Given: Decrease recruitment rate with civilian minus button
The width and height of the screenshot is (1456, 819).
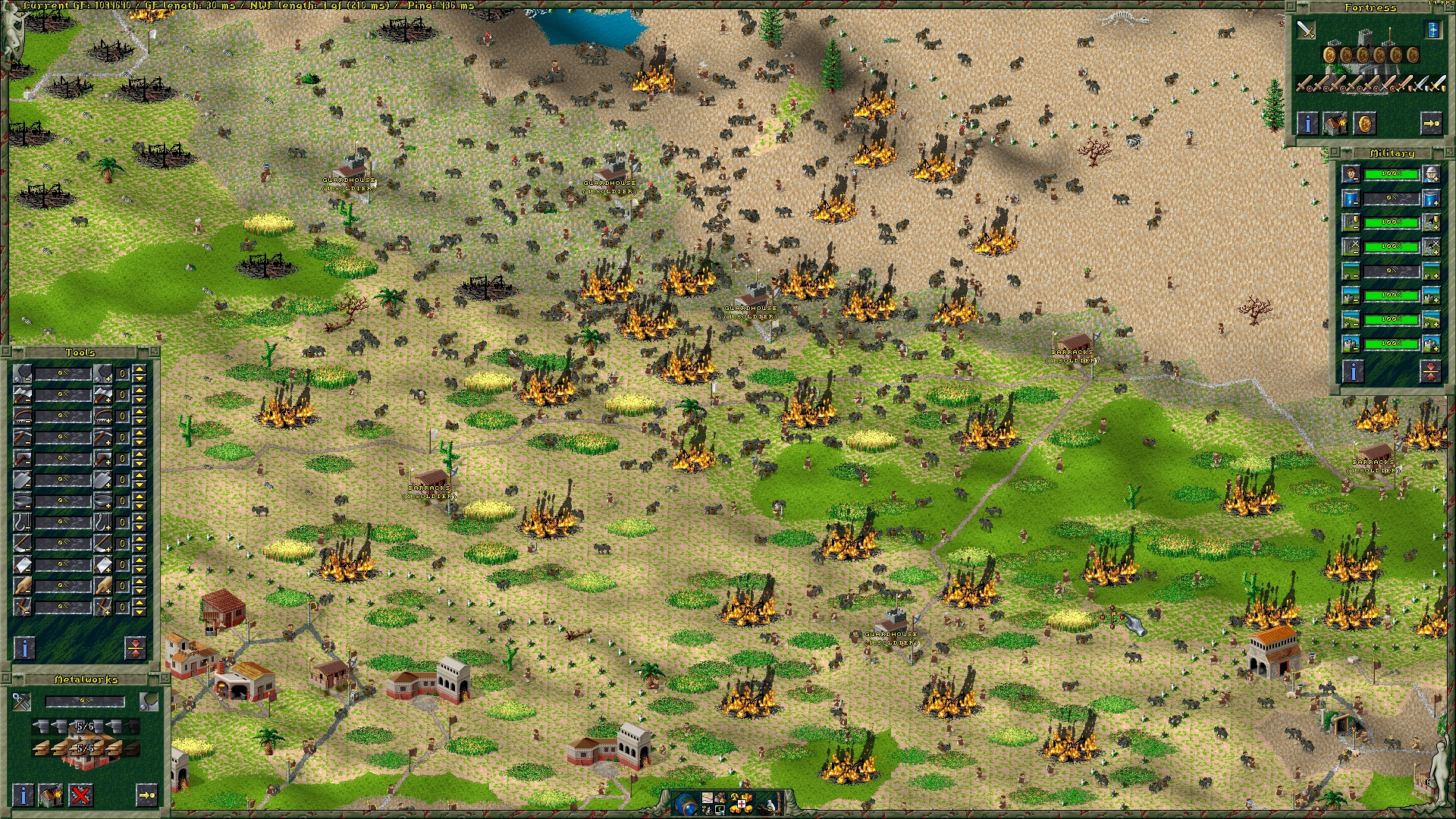Looking at the screenshot, I should tap(1351, 174).
